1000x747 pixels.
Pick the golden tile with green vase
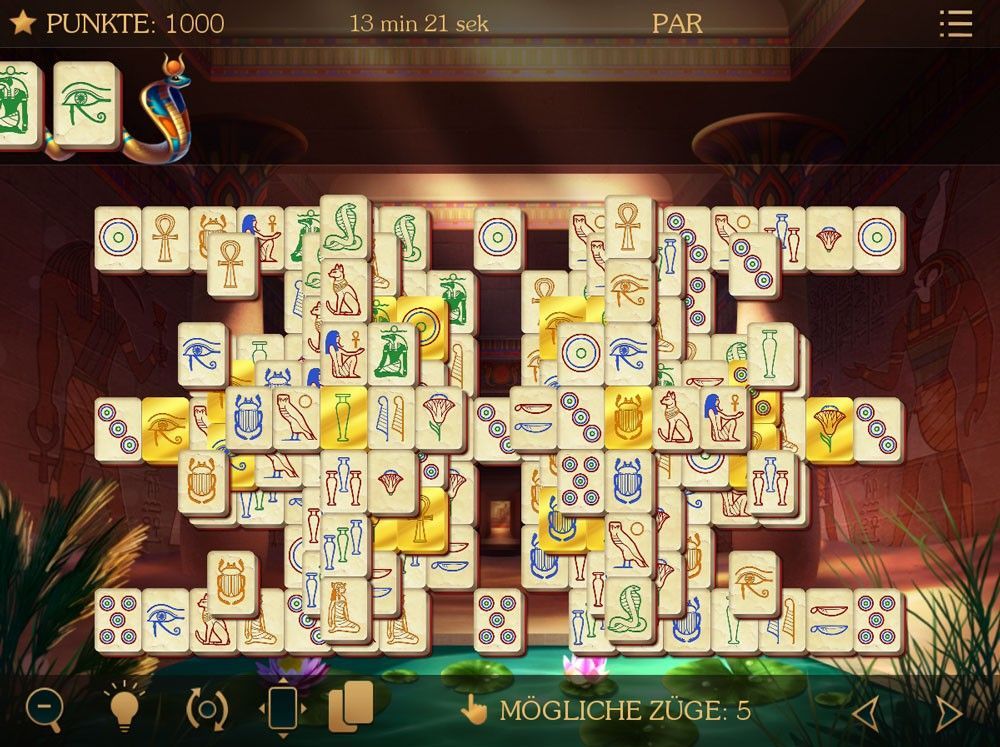[x=344, y=418]
